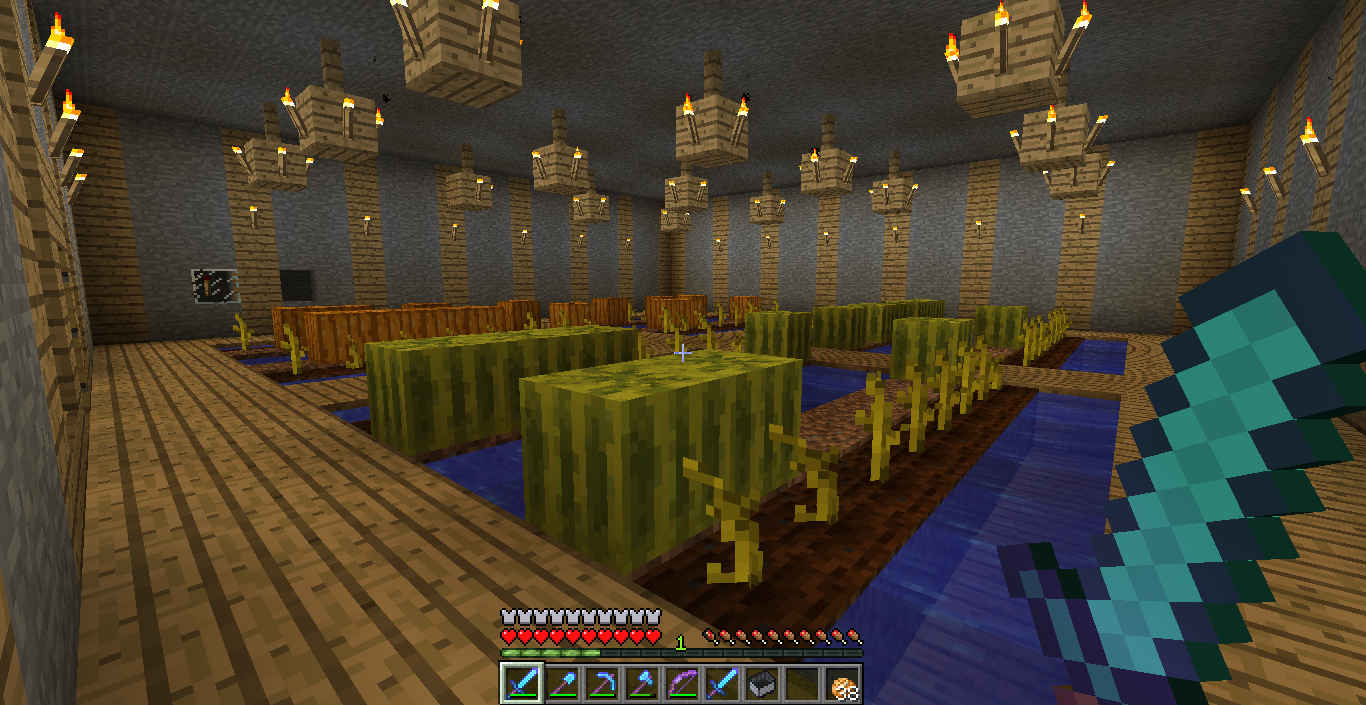Equip the enchanted bow from the hotbar

tap(680, 683)
